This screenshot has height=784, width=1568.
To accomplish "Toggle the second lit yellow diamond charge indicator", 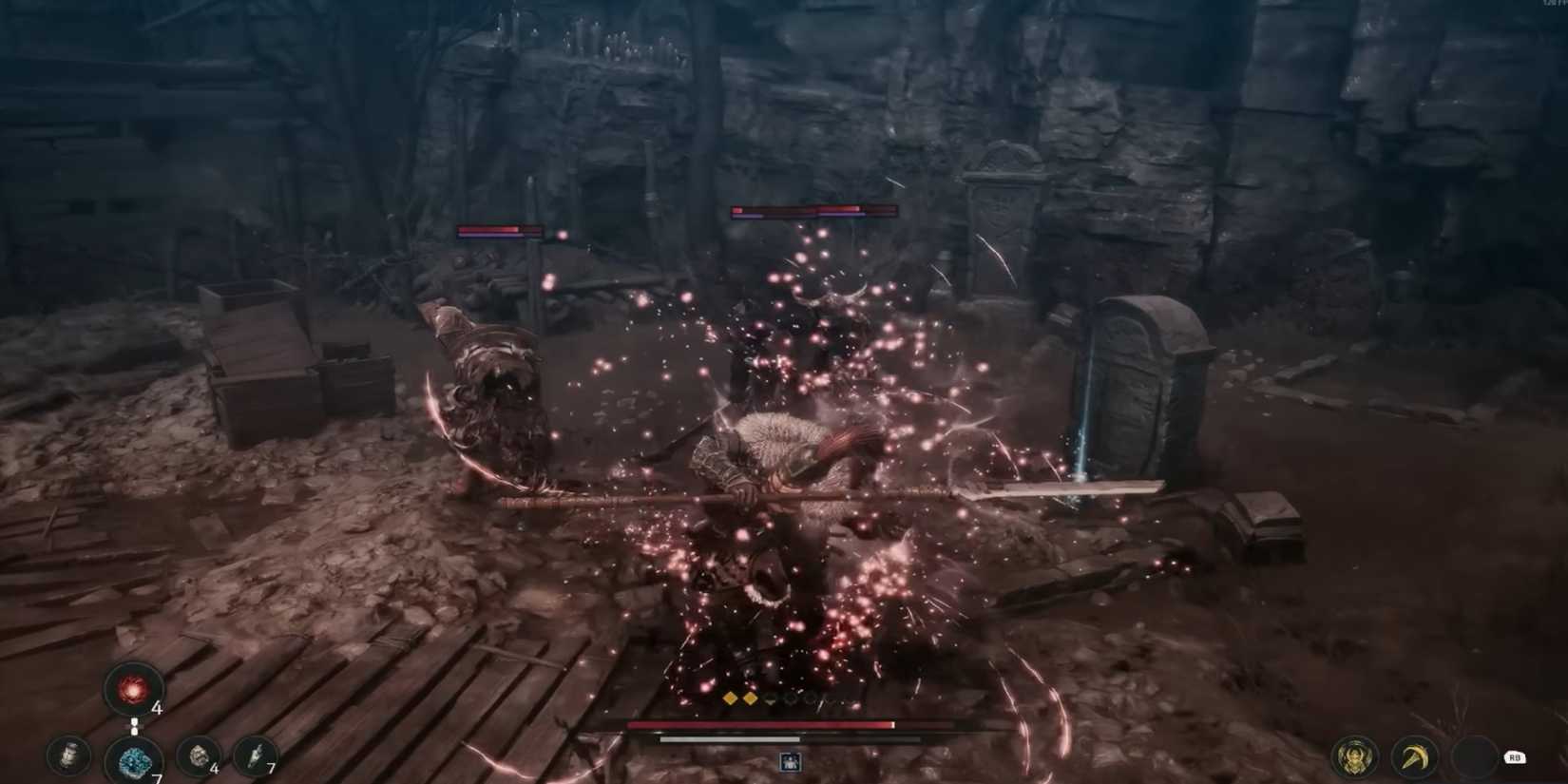I will pyautogui.click(x=752, y=698).
